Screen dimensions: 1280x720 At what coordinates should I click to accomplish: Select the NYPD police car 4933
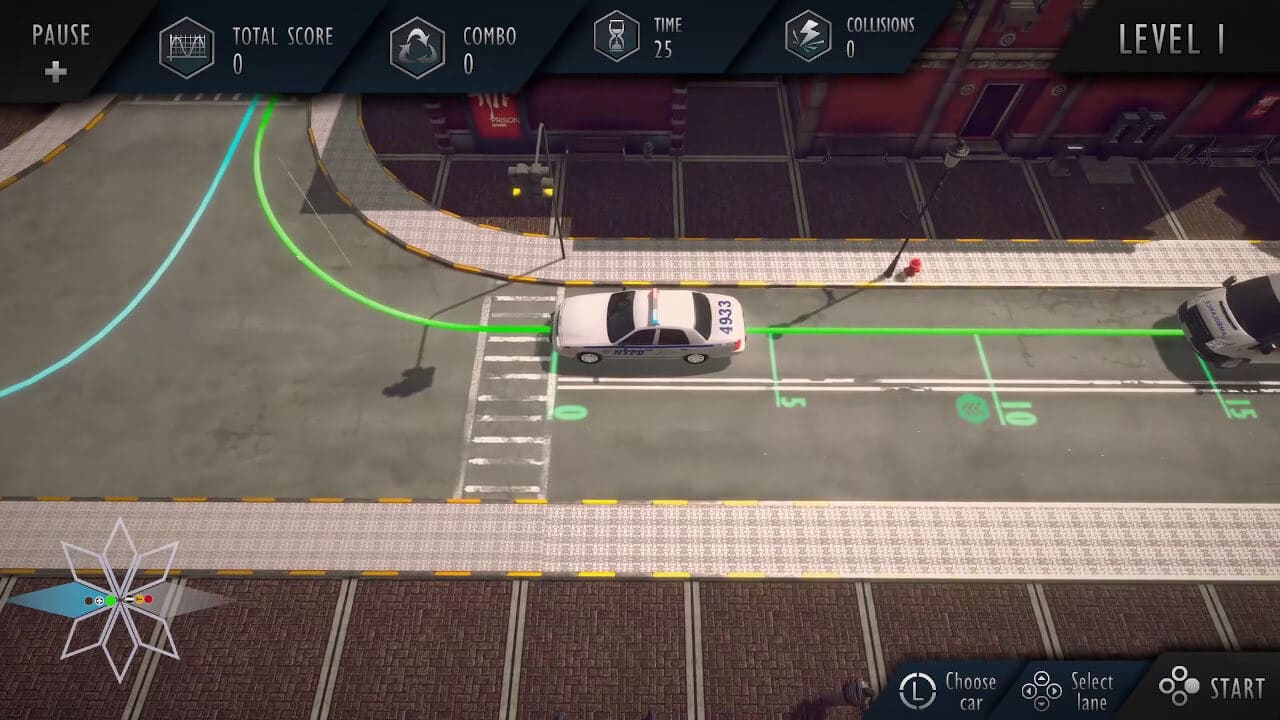pos(650,326)
